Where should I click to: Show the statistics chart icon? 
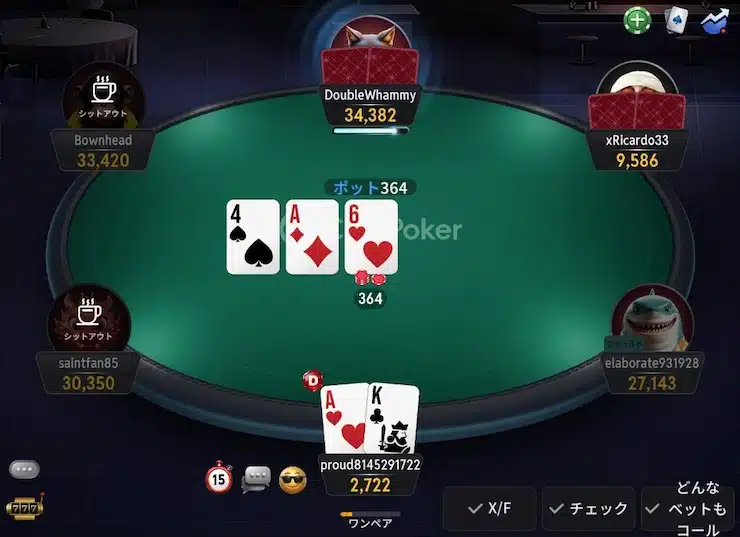tap(716, 19)
